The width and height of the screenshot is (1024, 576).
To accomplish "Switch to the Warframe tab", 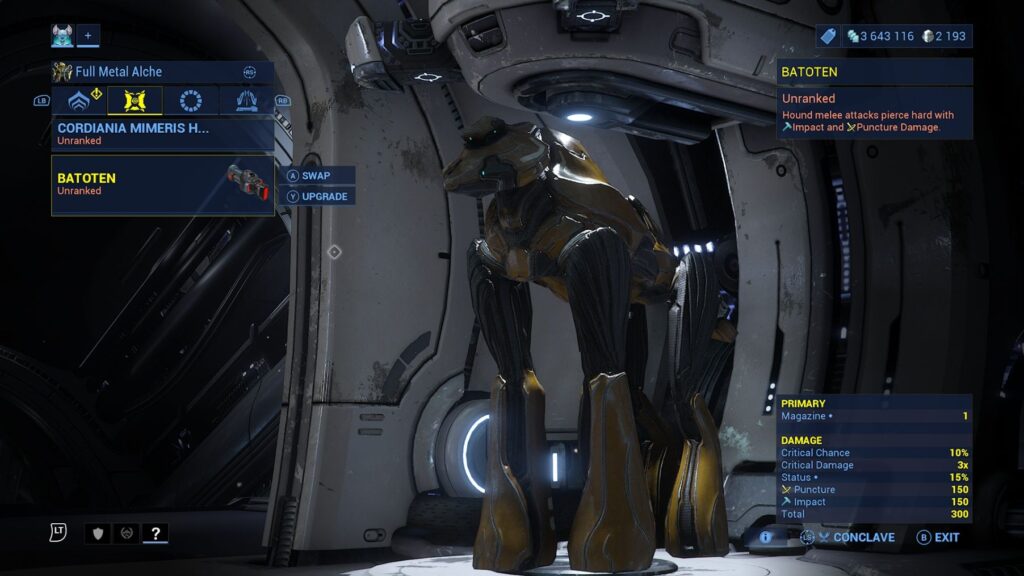I will tap(79, 101).
